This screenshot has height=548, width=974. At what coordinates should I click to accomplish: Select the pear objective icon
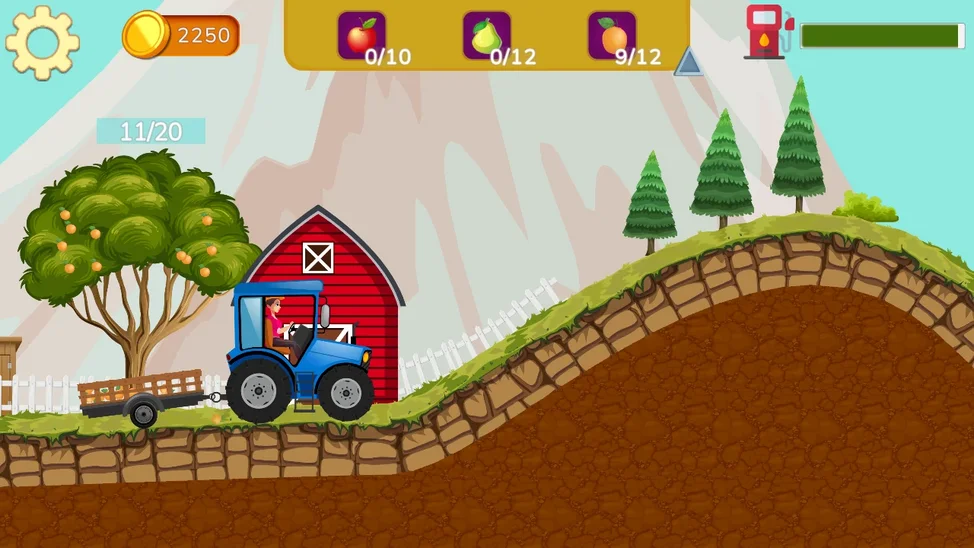(486, 36)
